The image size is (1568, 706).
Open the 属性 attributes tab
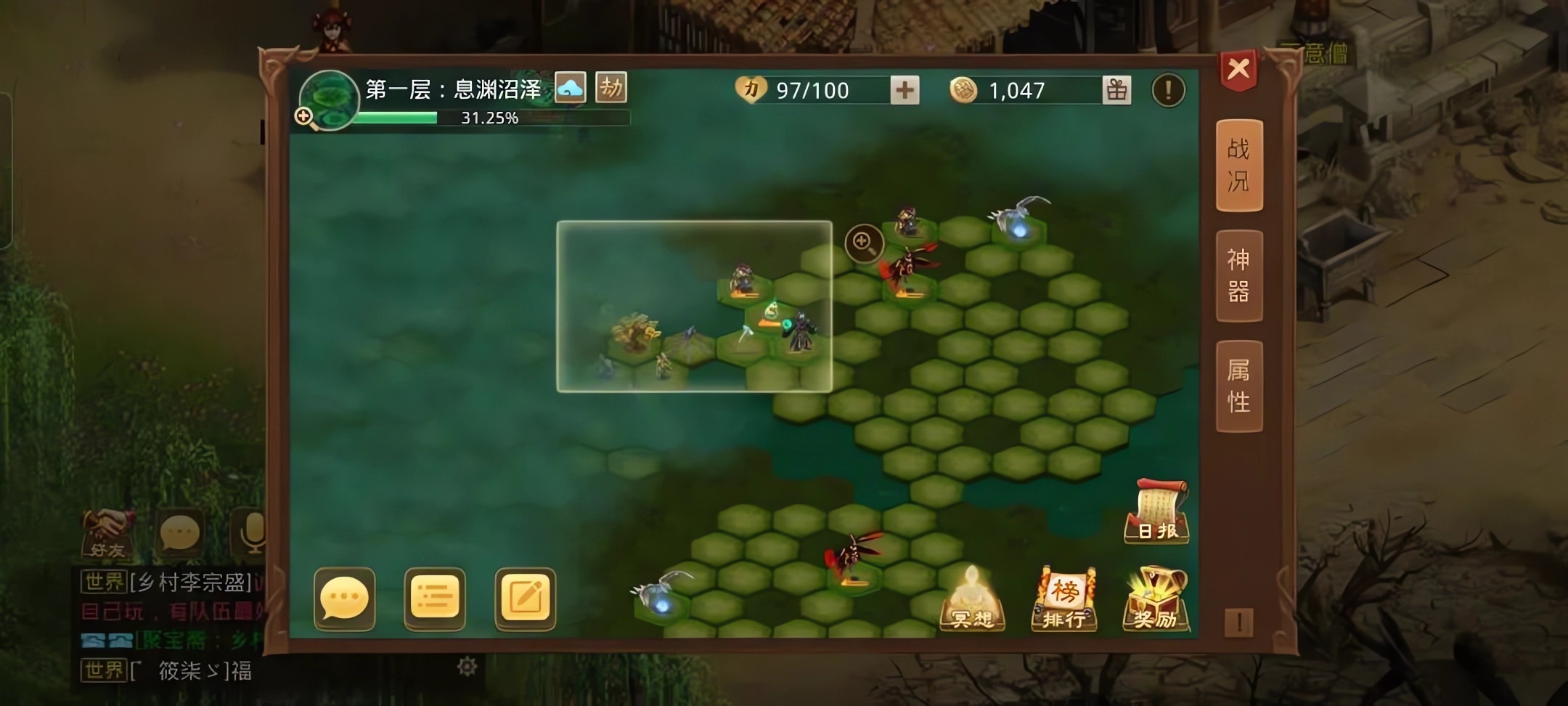(1238, 386)
